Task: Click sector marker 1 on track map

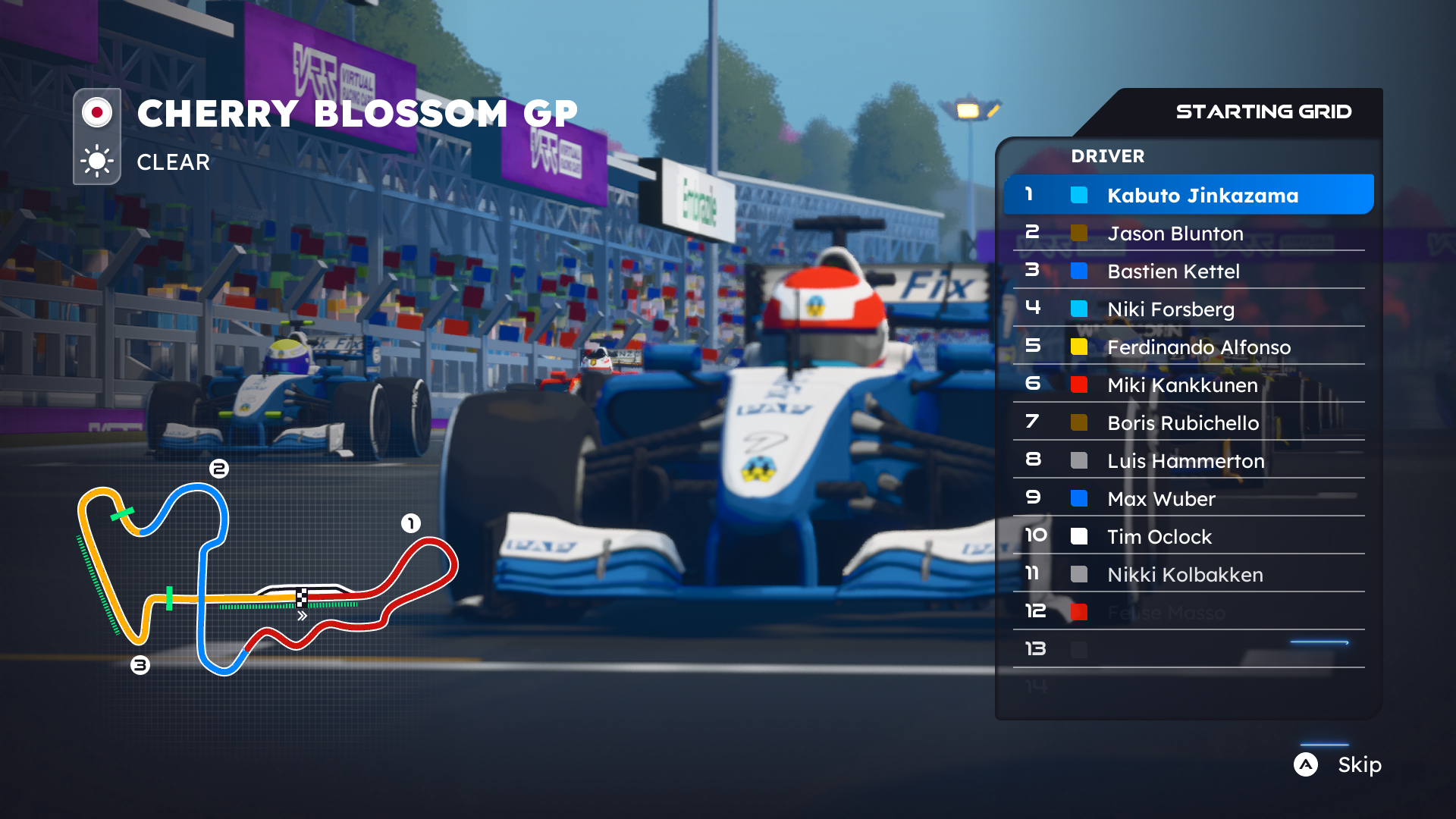Action: (x=410, y=522)
